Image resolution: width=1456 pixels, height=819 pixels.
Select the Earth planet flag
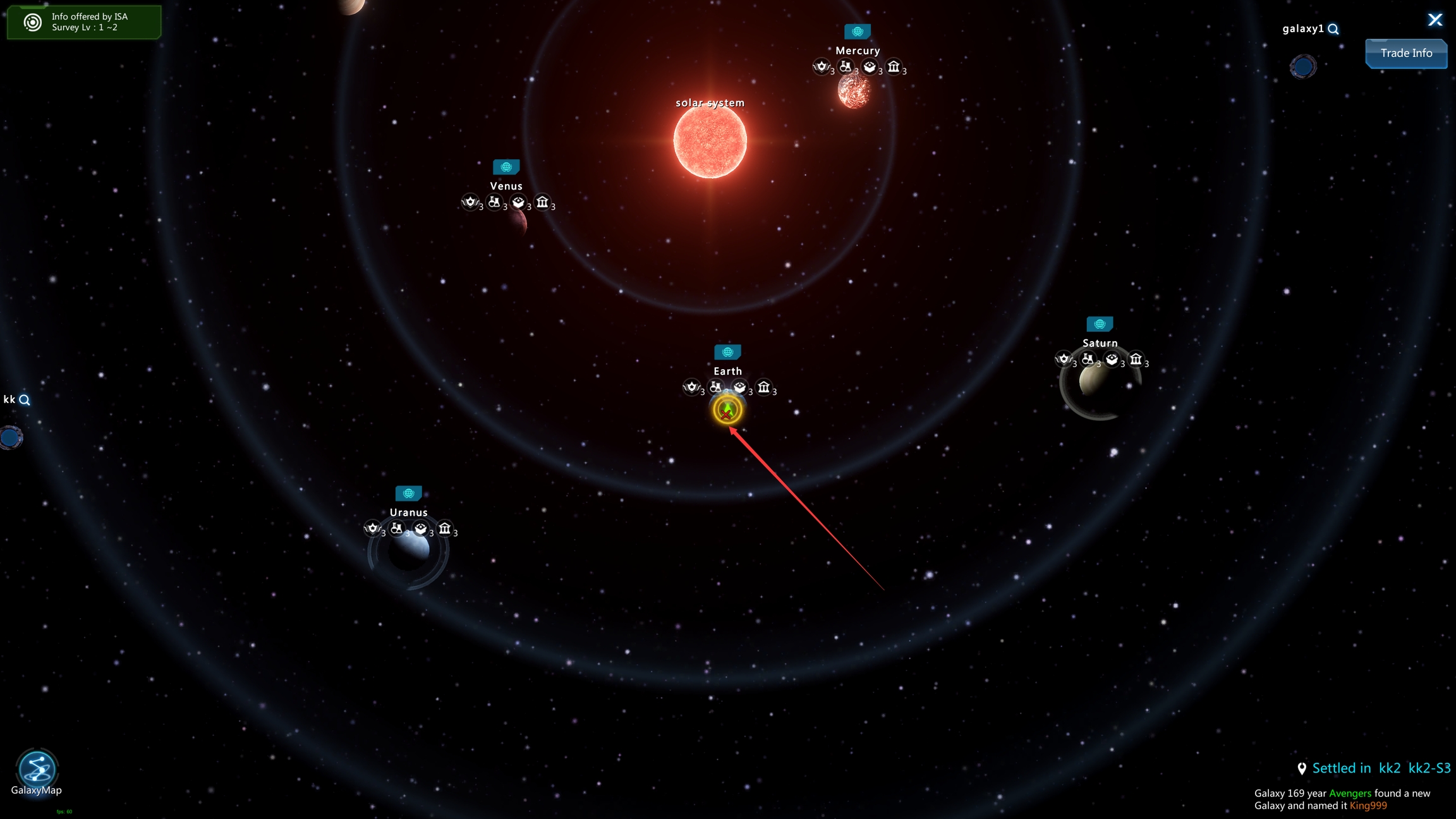point(727,352)
